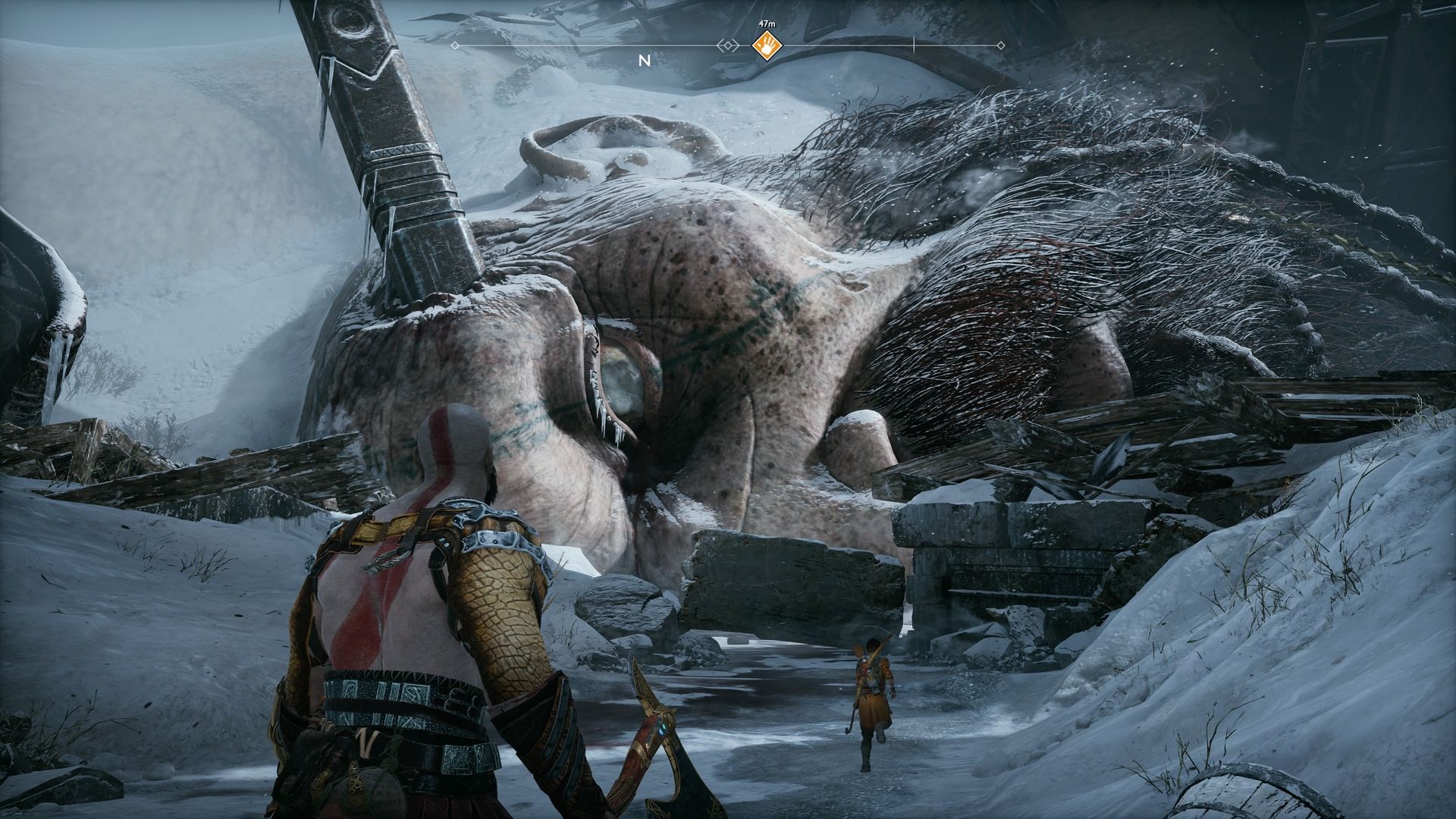The image size is (1456, 819).
Task: Click the orange objective marker on the compass
Action: (766, 46)
